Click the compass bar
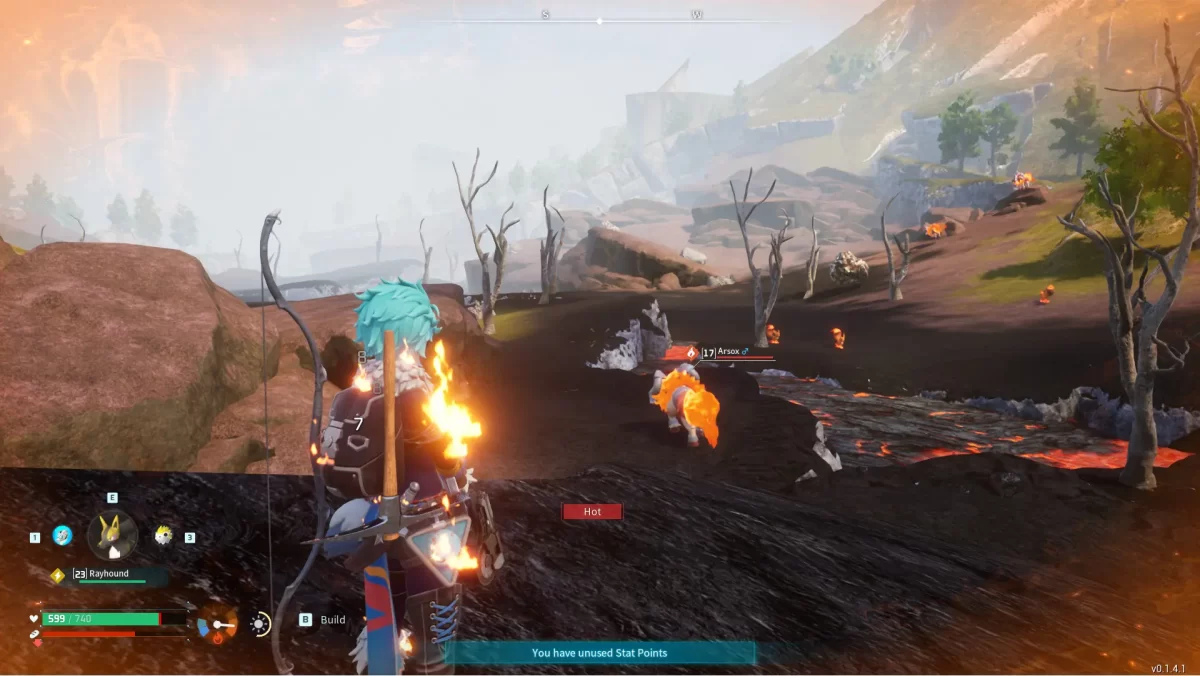The width and height of the screenshot is (1200, 676). pyautogui.click(x=600, y=18)
